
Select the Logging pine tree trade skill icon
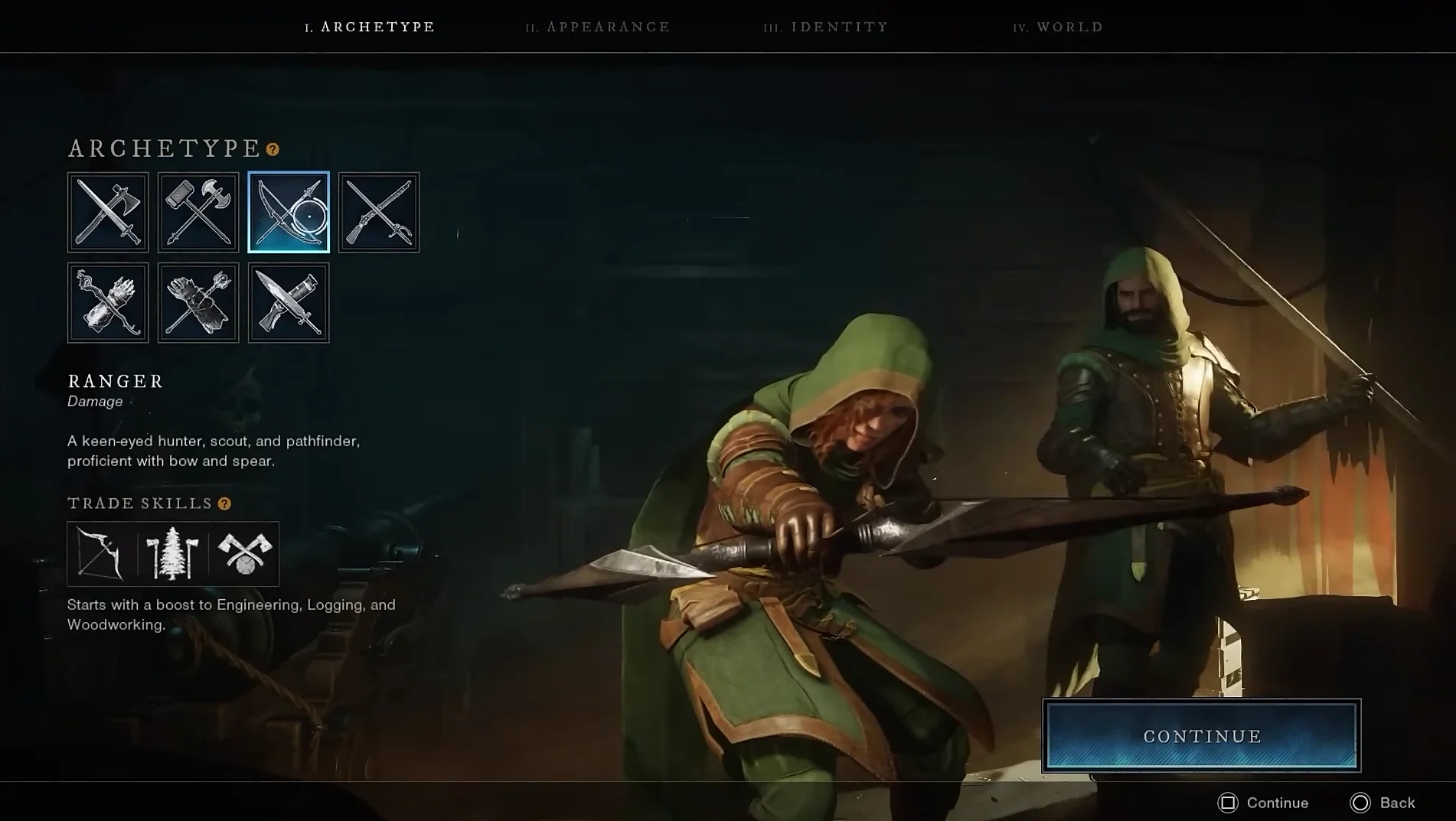(172, 553)
